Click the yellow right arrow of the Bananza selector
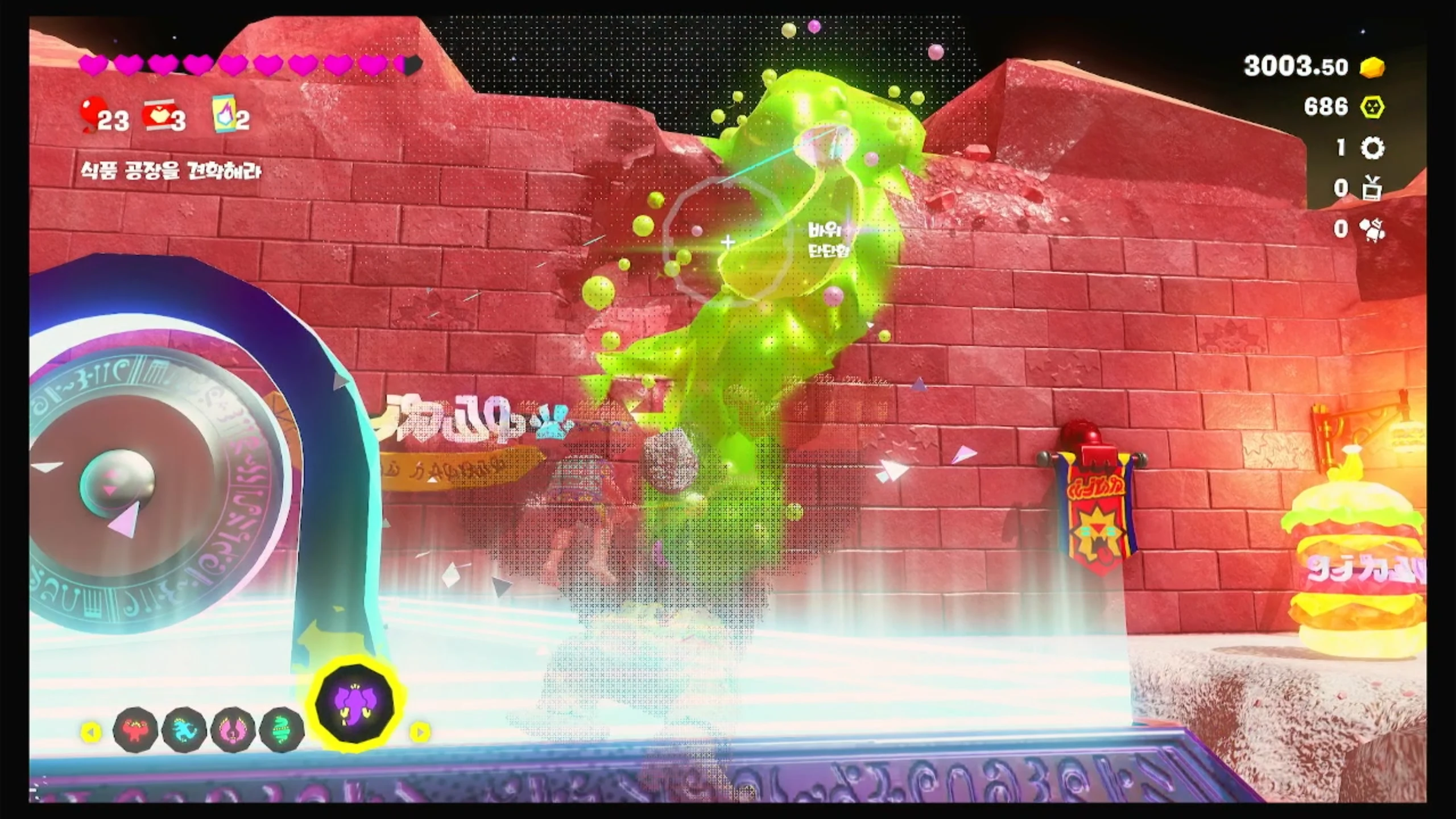Screen dimensions: 1456x819 [x=420, y=732]
